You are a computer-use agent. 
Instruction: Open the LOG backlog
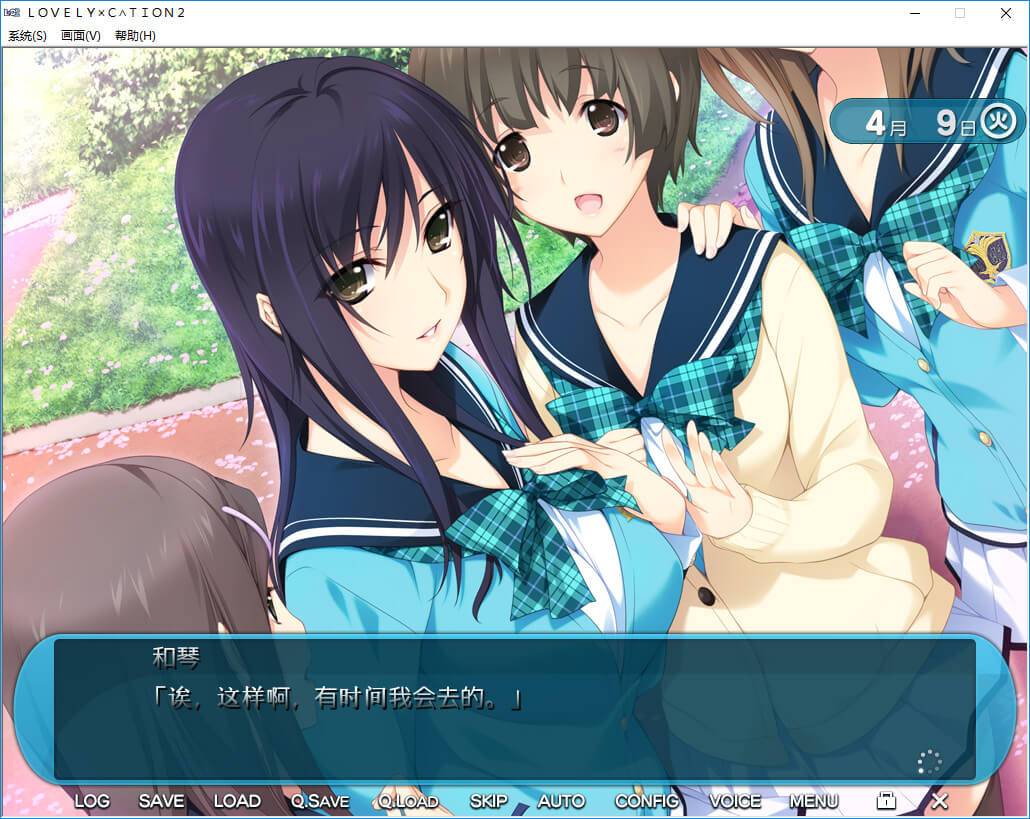[x=92, y=801]
